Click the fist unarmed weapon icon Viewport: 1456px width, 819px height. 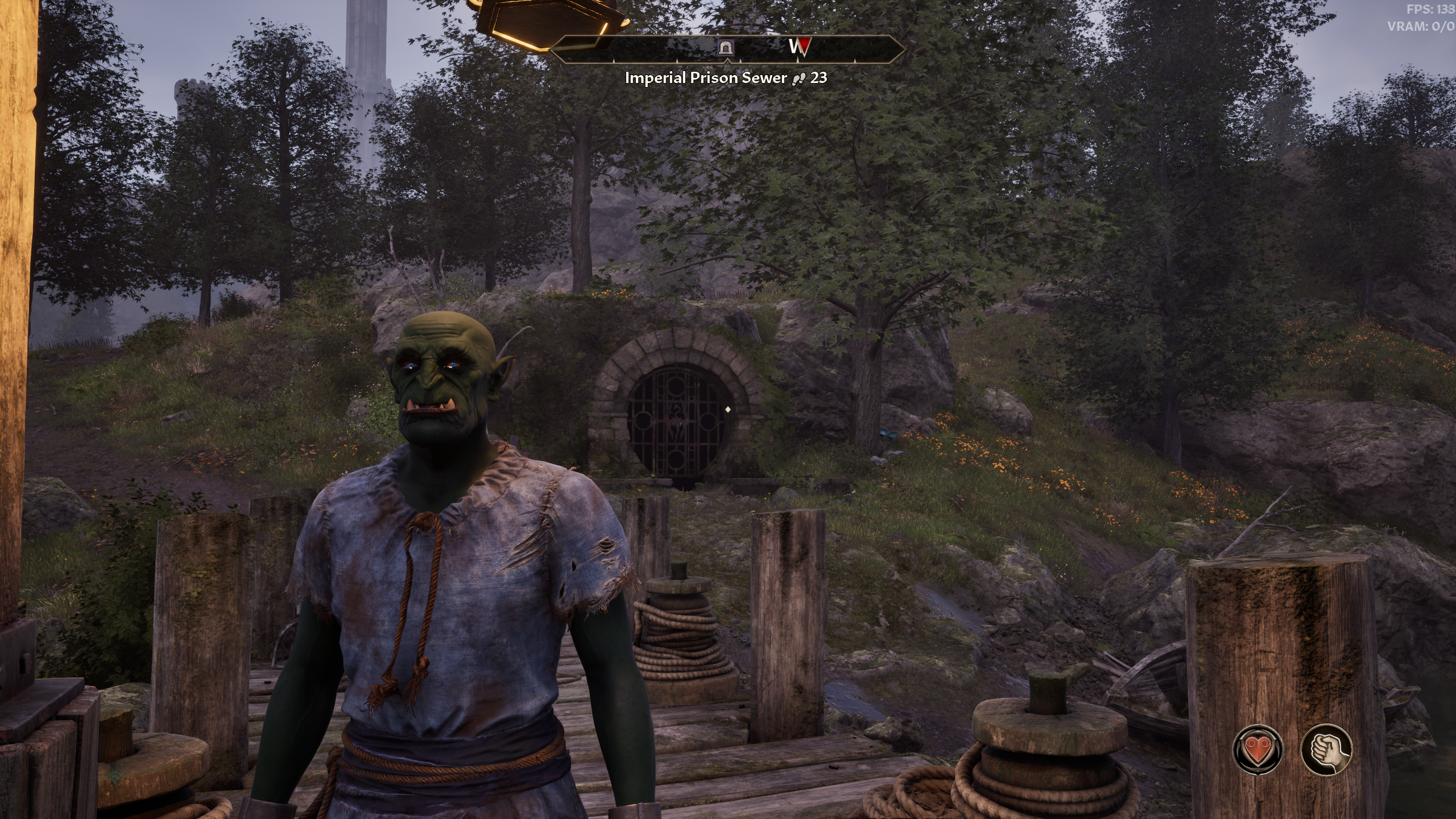pos(1326,750)
